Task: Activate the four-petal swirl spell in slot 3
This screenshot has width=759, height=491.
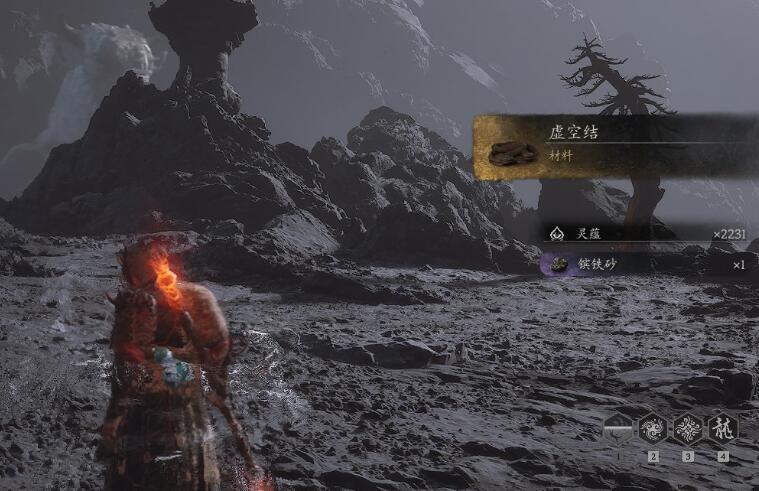Action: coord(687,430)
